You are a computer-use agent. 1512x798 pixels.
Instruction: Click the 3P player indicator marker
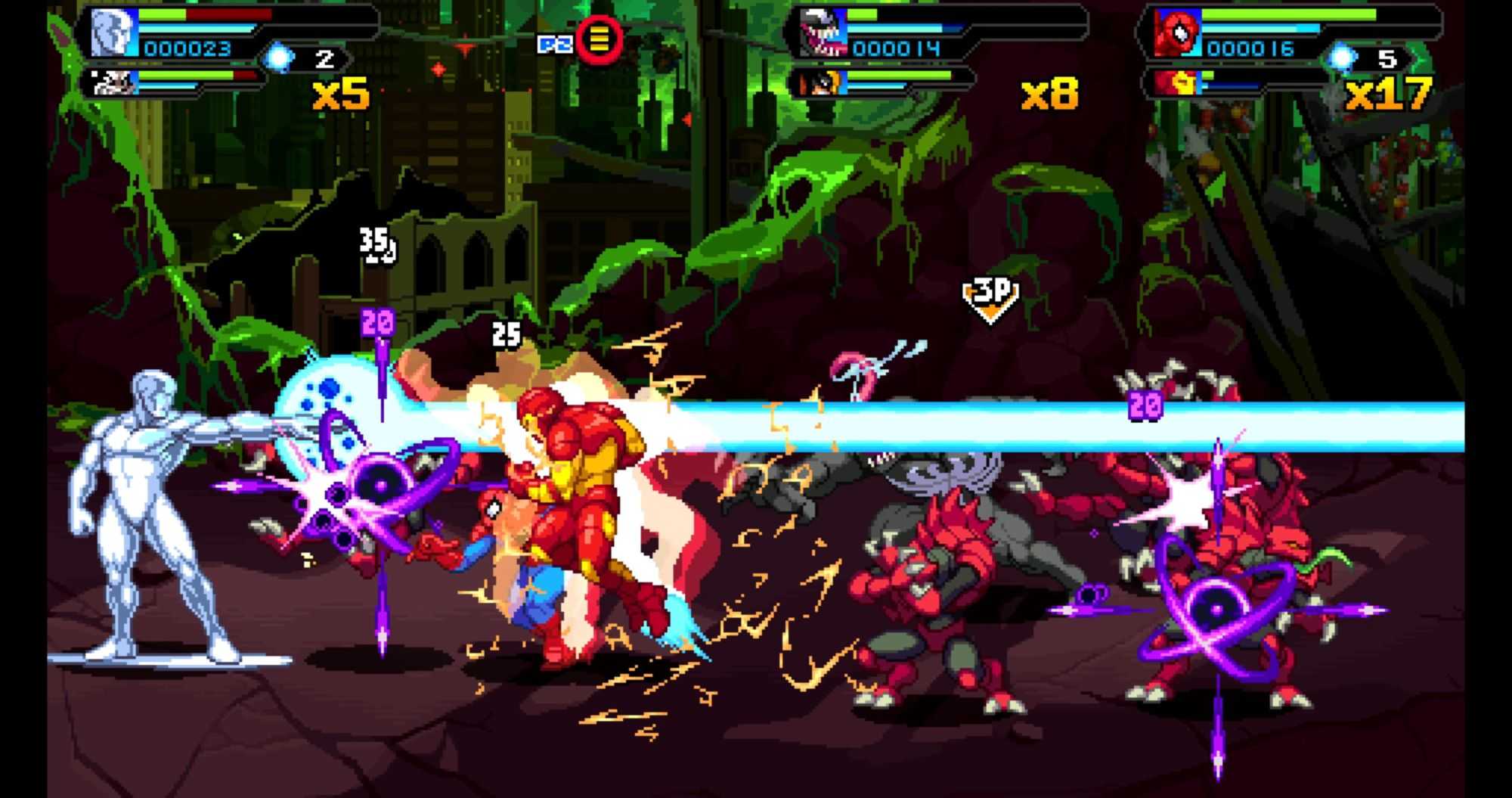[990, 297]
